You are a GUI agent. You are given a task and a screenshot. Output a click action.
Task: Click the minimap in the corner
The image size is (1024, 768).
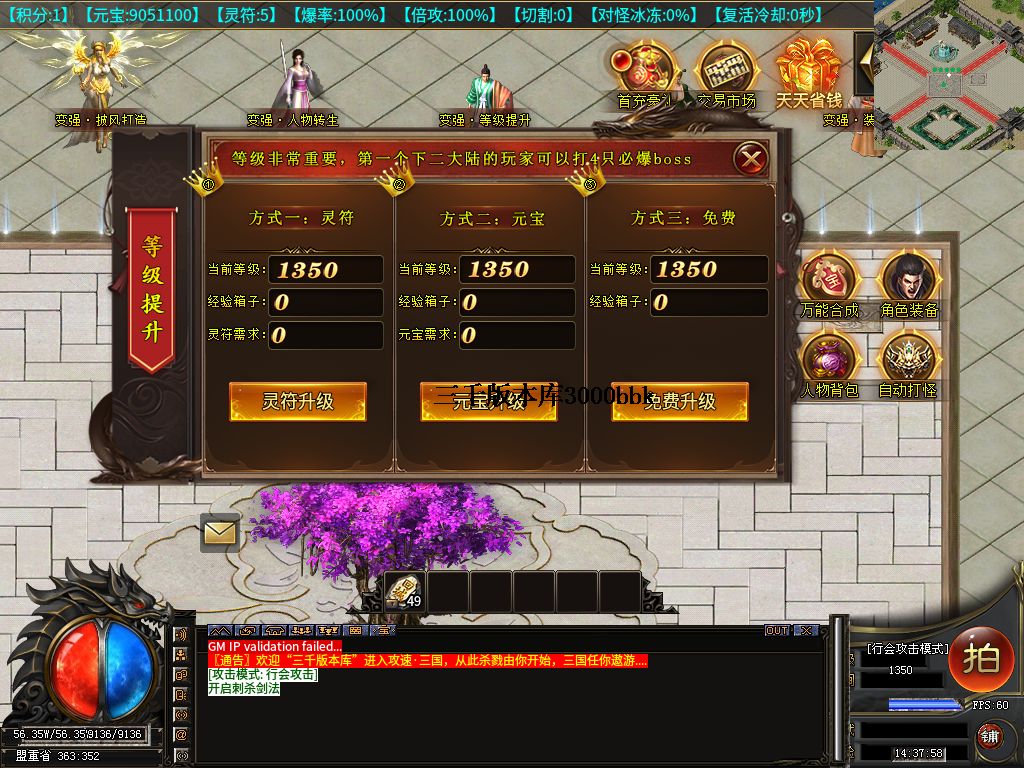[x=948, y=74]
